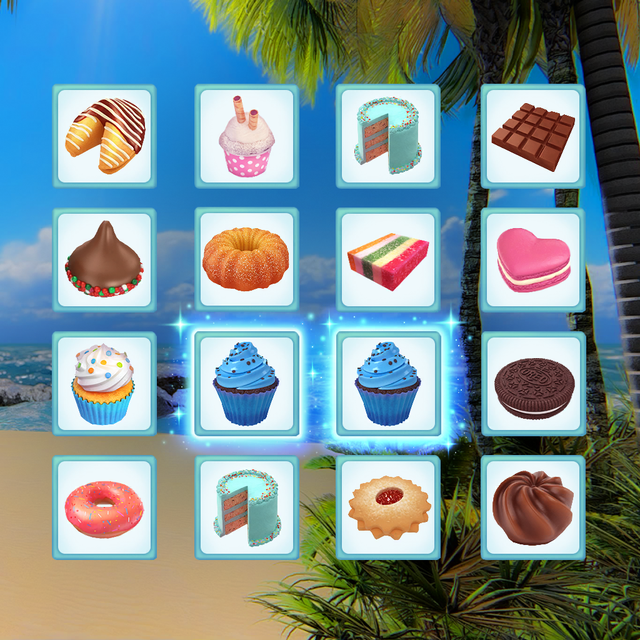Pick the striped layered candy block tile
The image size is (640, 640).
tap(388, 260)
